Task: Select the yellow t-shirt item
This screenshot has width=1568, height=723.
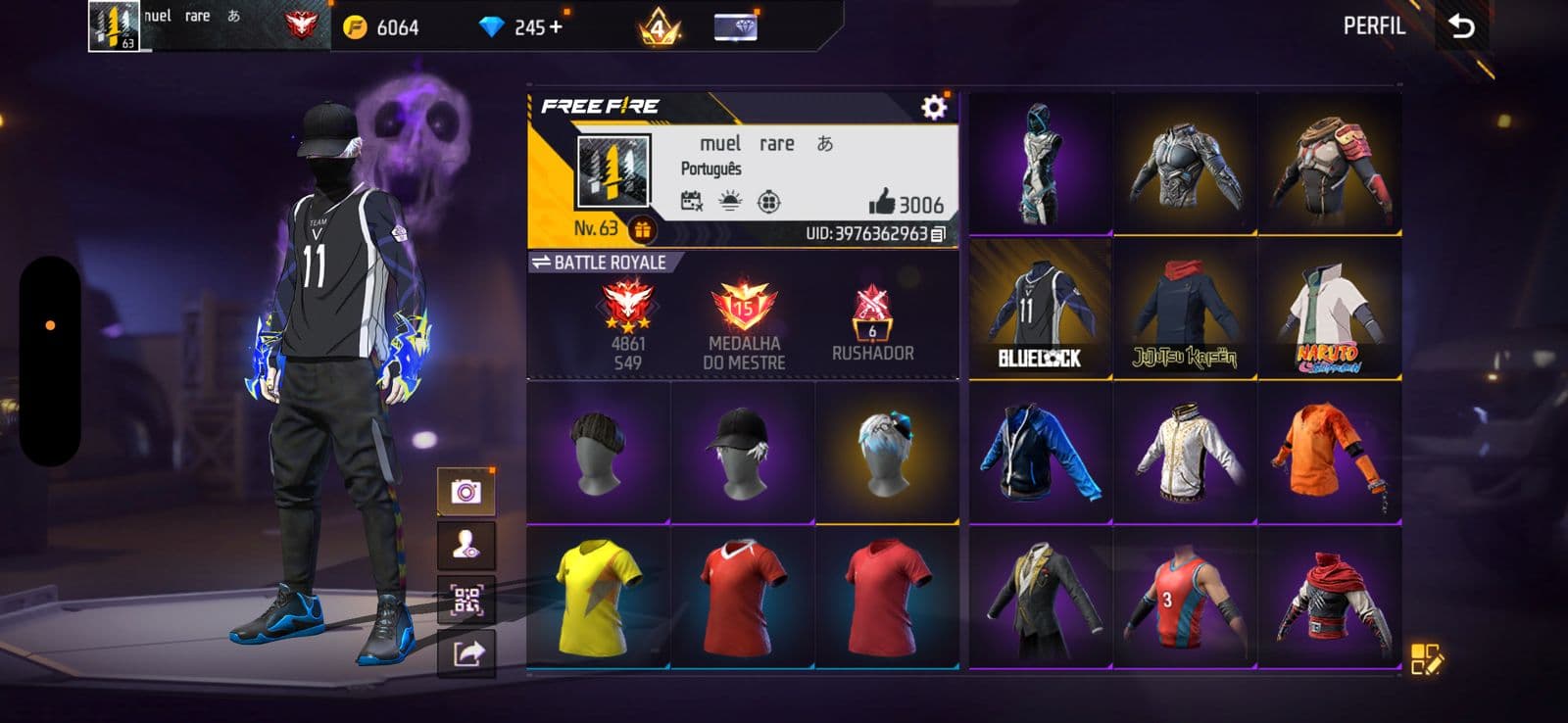Action: (598, 598)
